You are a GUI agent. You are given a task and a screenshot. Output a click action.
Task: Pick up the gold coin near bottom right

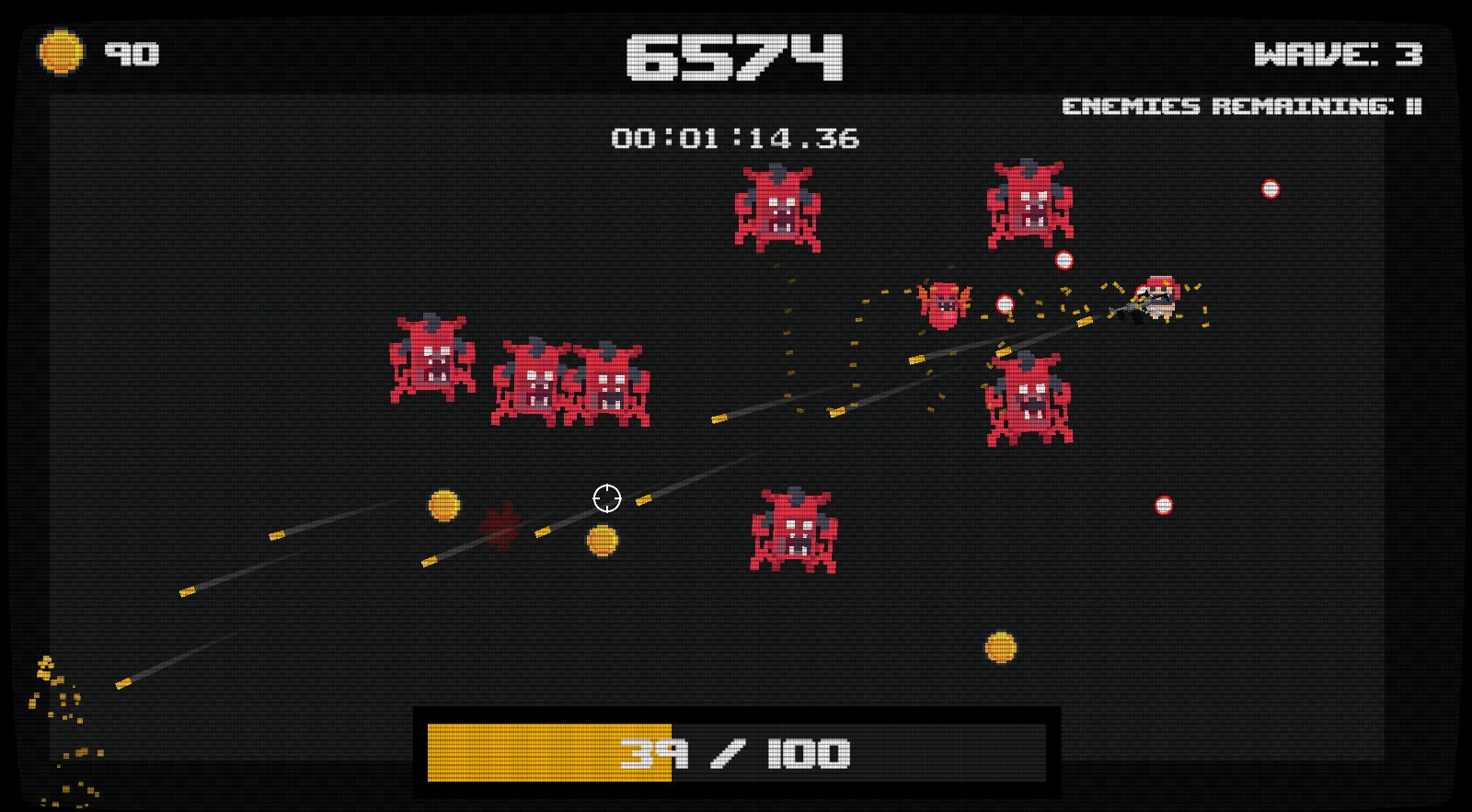[1000, 647]
